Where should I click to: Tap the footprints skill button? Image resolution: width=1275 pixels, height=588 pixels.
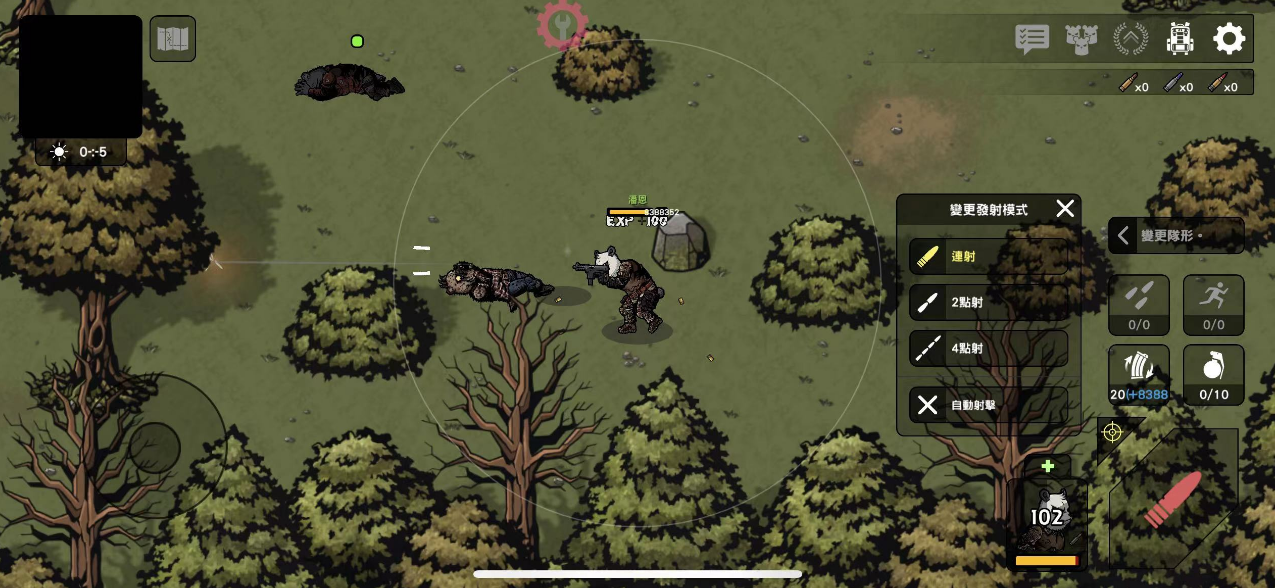(1139, 304)
